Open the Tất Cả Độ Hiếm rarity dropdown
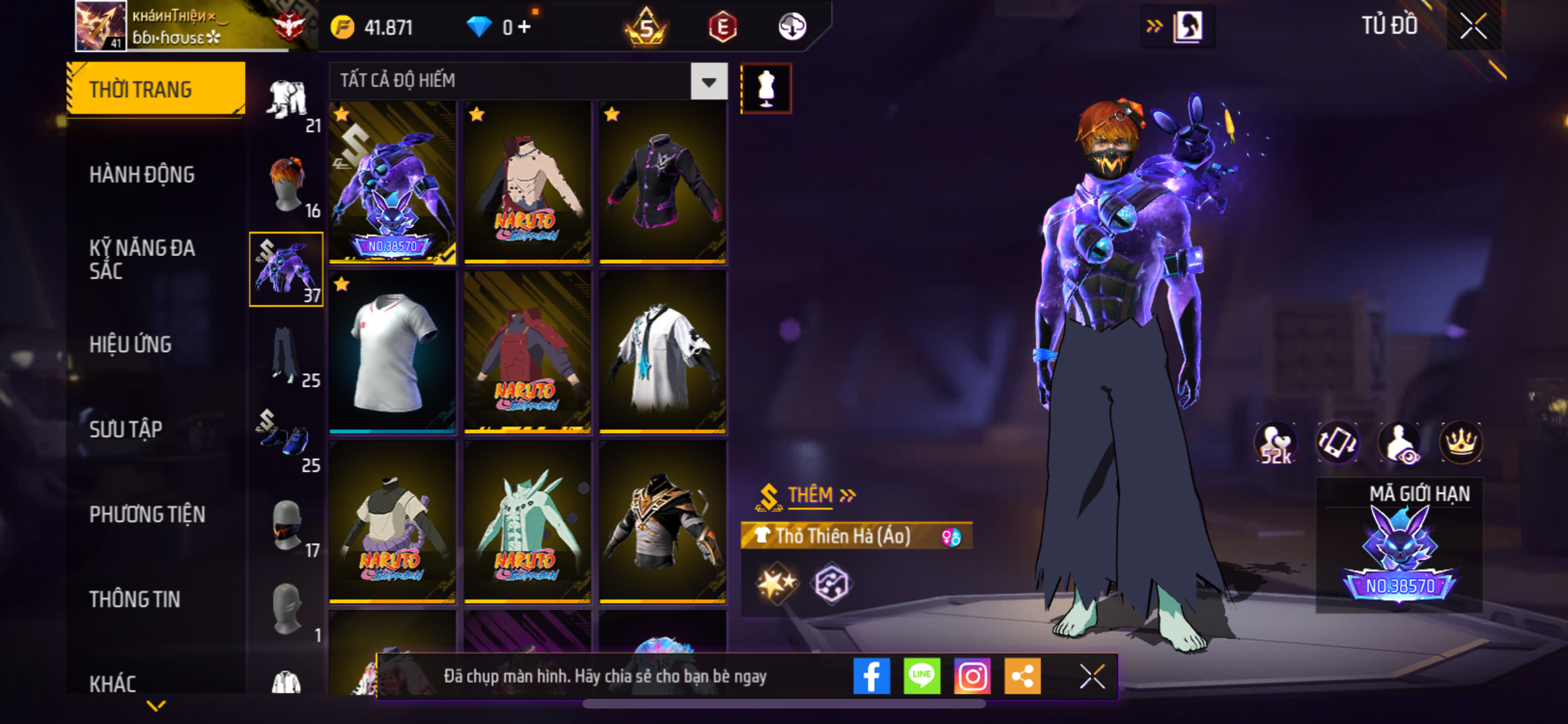The height and width of the screenshot is (724, 1568). tap(709, 82)
